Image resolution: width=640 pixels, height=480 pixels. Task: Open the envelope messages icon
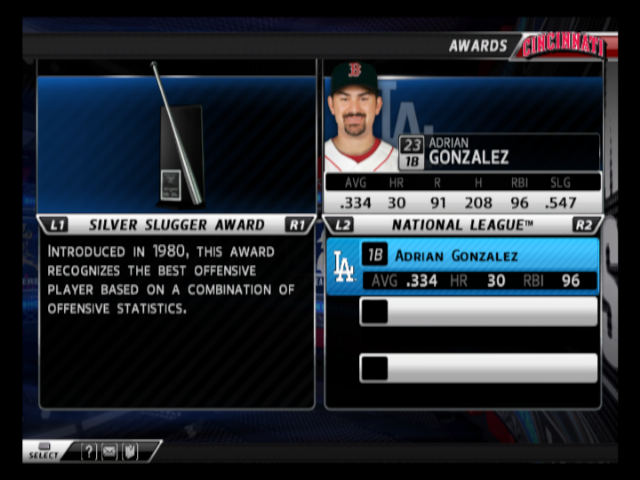tap(109, 452)
